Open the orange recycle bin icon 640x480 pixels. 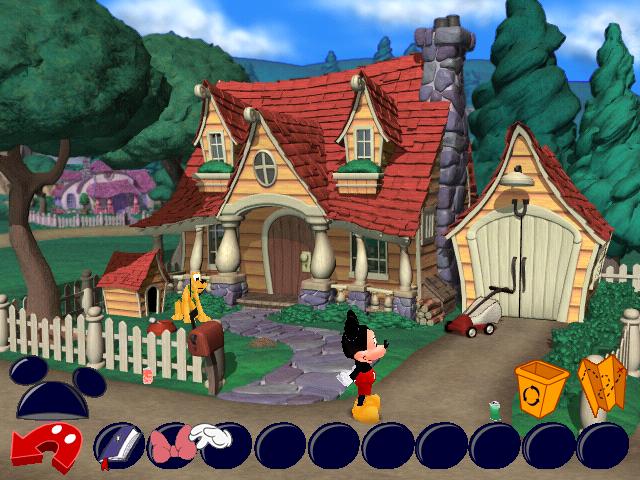pos(541,389)
